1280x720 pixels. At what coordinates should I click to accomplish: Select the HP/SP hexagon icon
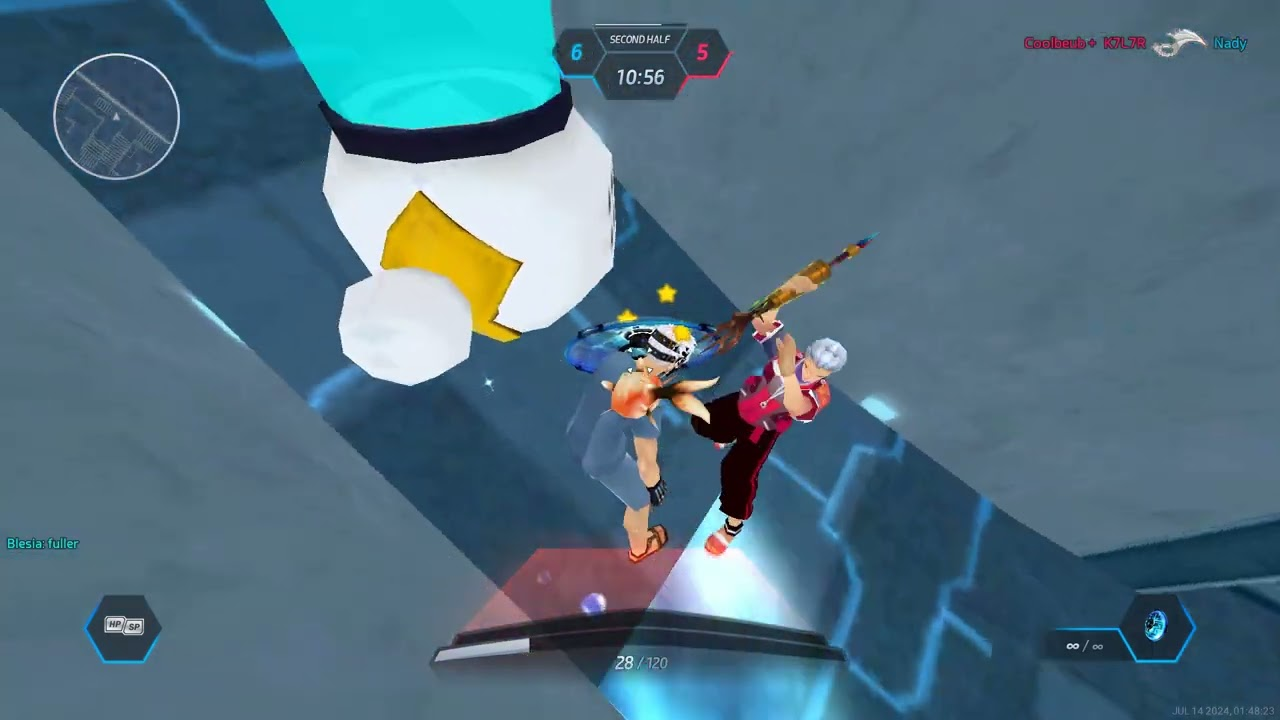[124, 627]
